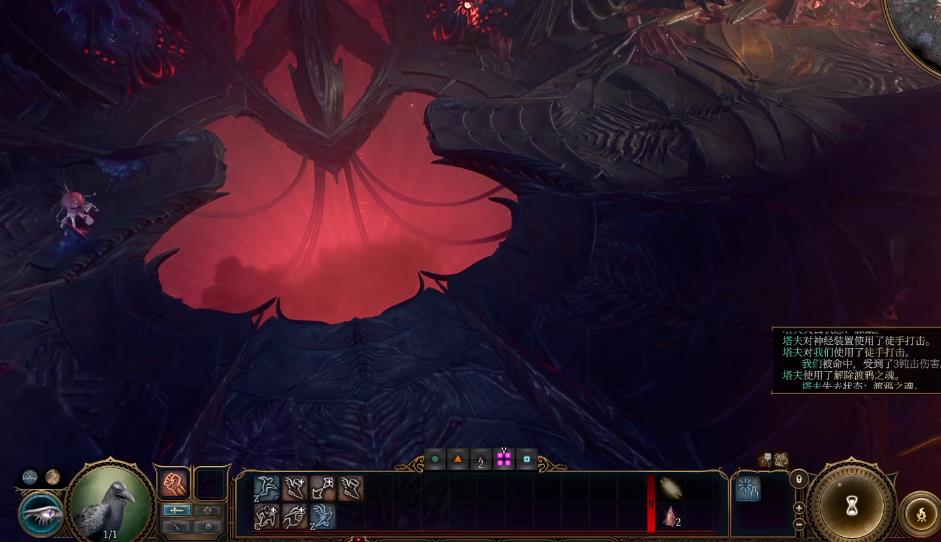Click the hotbar minus button
Screen dimensions: 941x542
(x=798, y=524)
